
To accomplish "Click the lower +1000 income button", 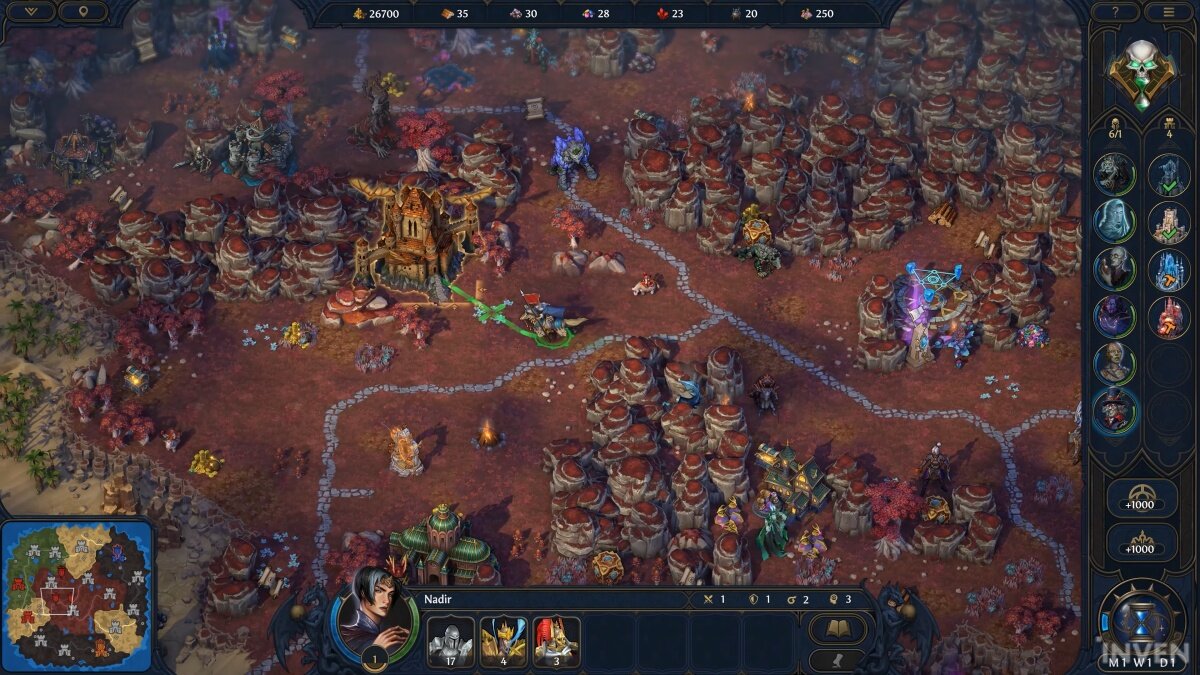I will (1140, 546).
